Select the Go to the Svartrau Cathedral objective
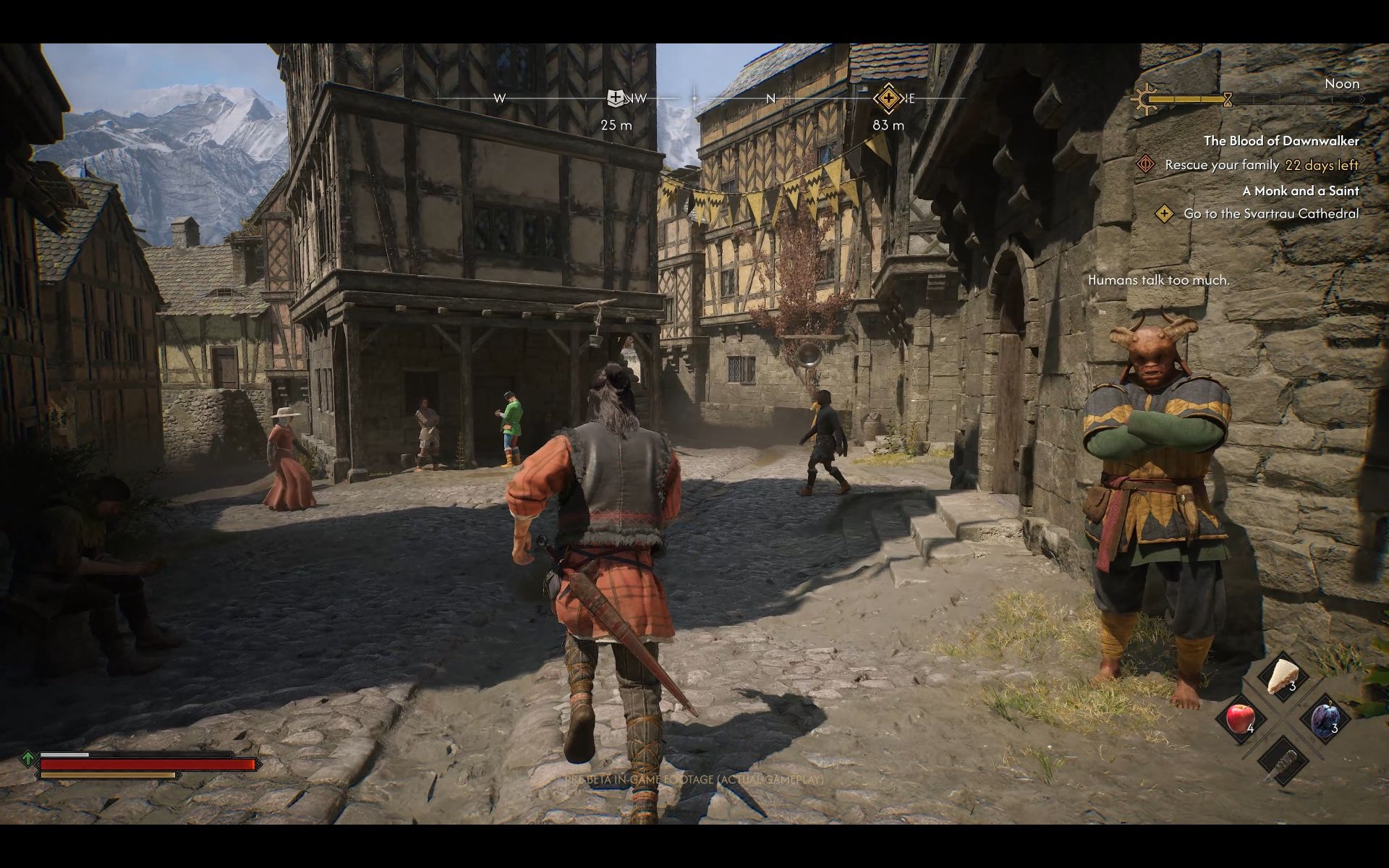This screenshot has width=1389, height=868. point(1270,214)
